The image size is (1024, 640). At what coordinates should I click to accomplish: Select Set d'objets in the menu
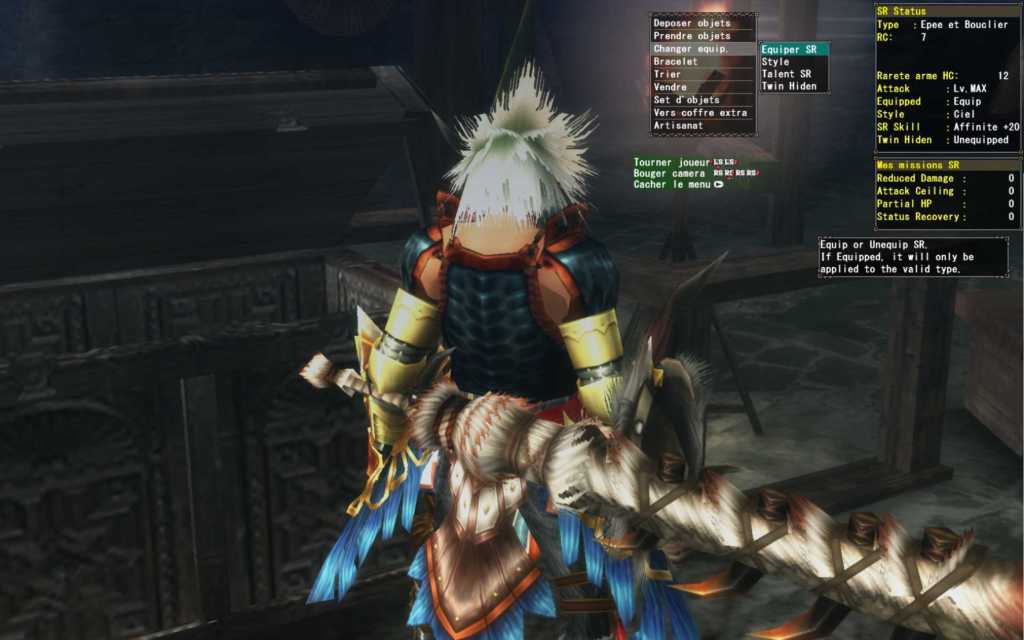pos(686,101)
